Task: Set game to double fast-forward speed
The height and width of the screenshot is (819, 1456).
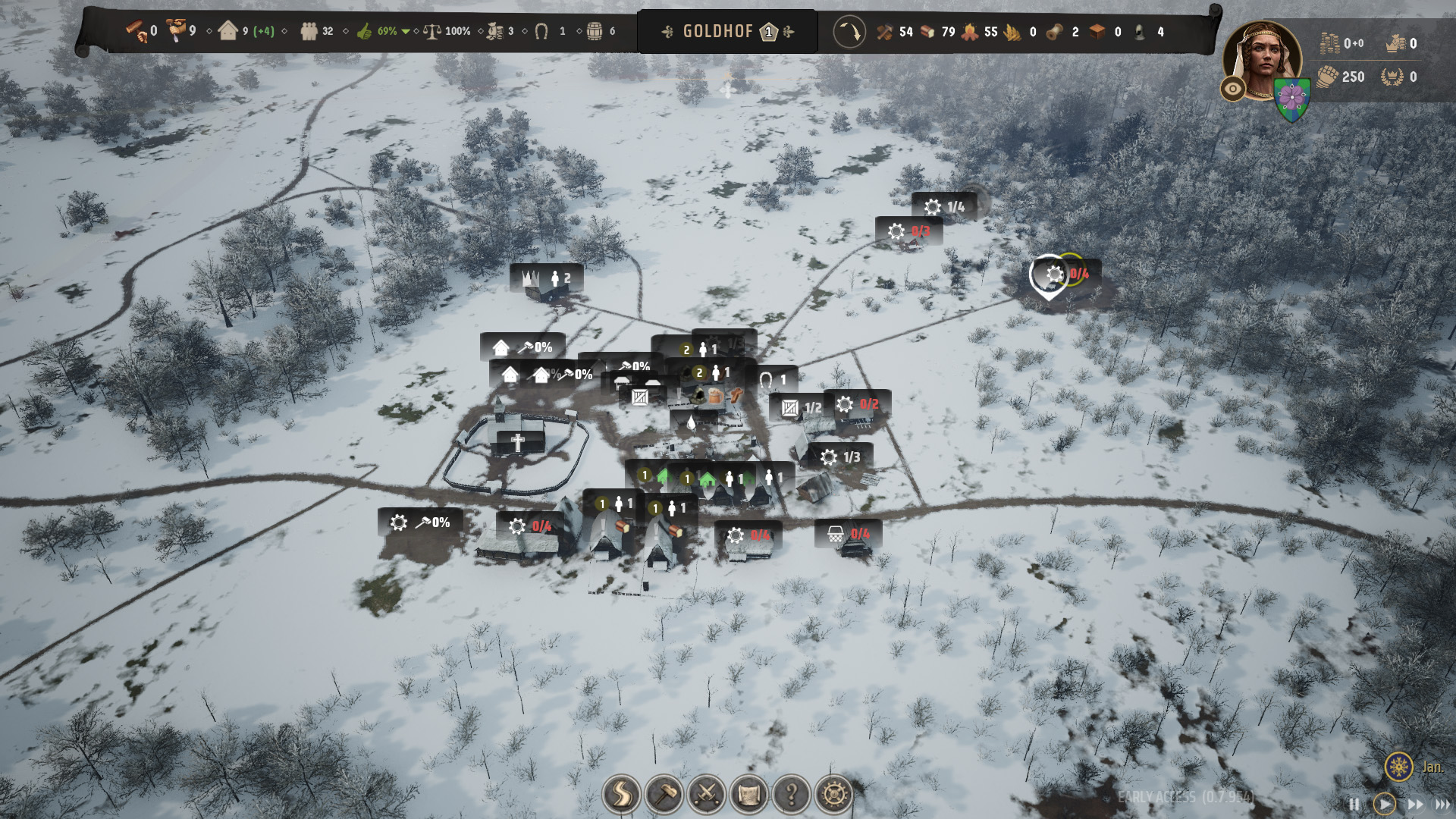Action: click(x=1415, y=804)
